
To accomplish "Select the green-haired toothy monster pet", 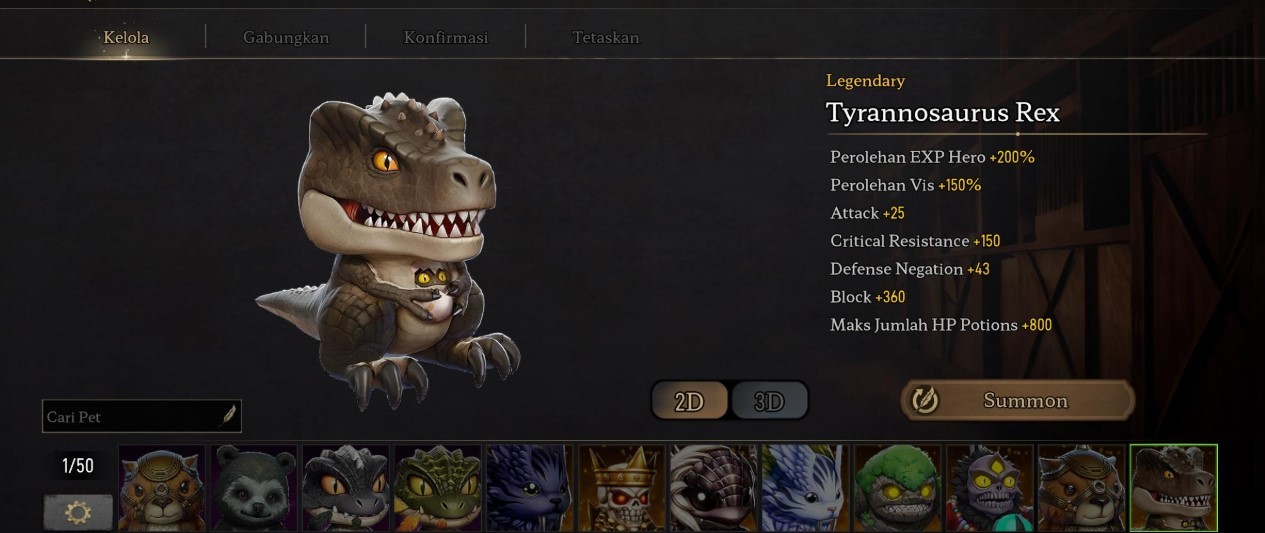I will (897, 489).
